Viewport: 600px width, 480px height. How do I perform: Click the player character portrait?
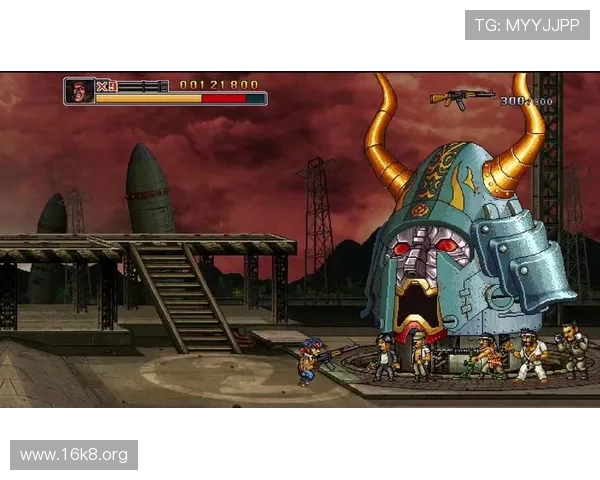tap(79, 92)
